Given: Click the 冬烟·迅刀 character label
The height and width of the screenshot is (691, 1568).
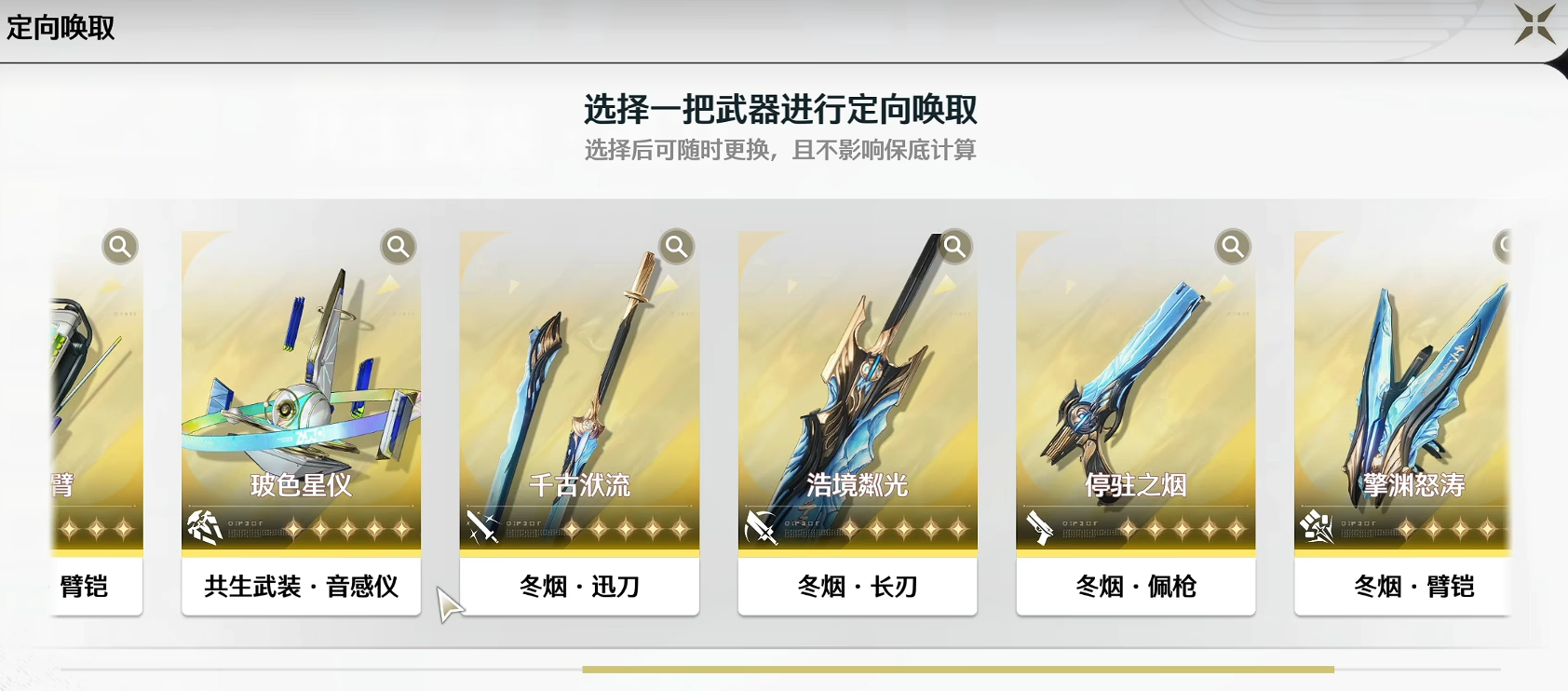Looking at the screenshot, I should tap(578, 588).
